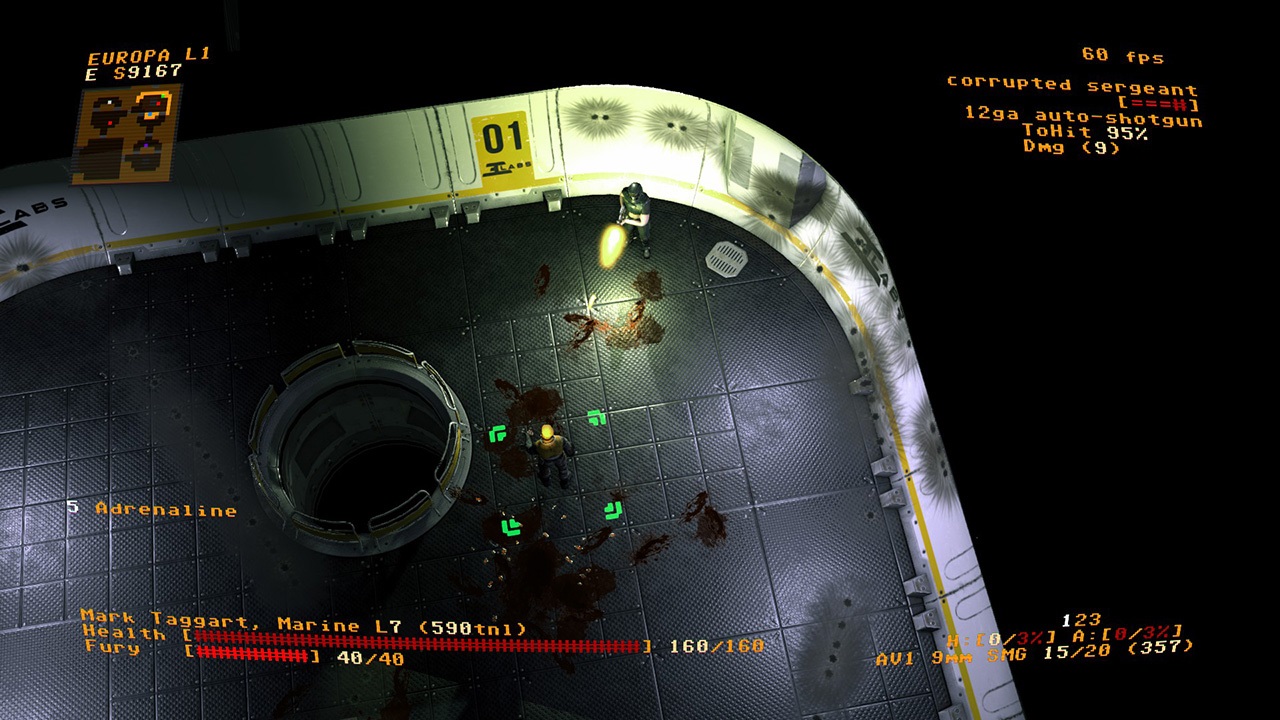
Task: Click the white marker on the minimap
Action: [109, 102]
